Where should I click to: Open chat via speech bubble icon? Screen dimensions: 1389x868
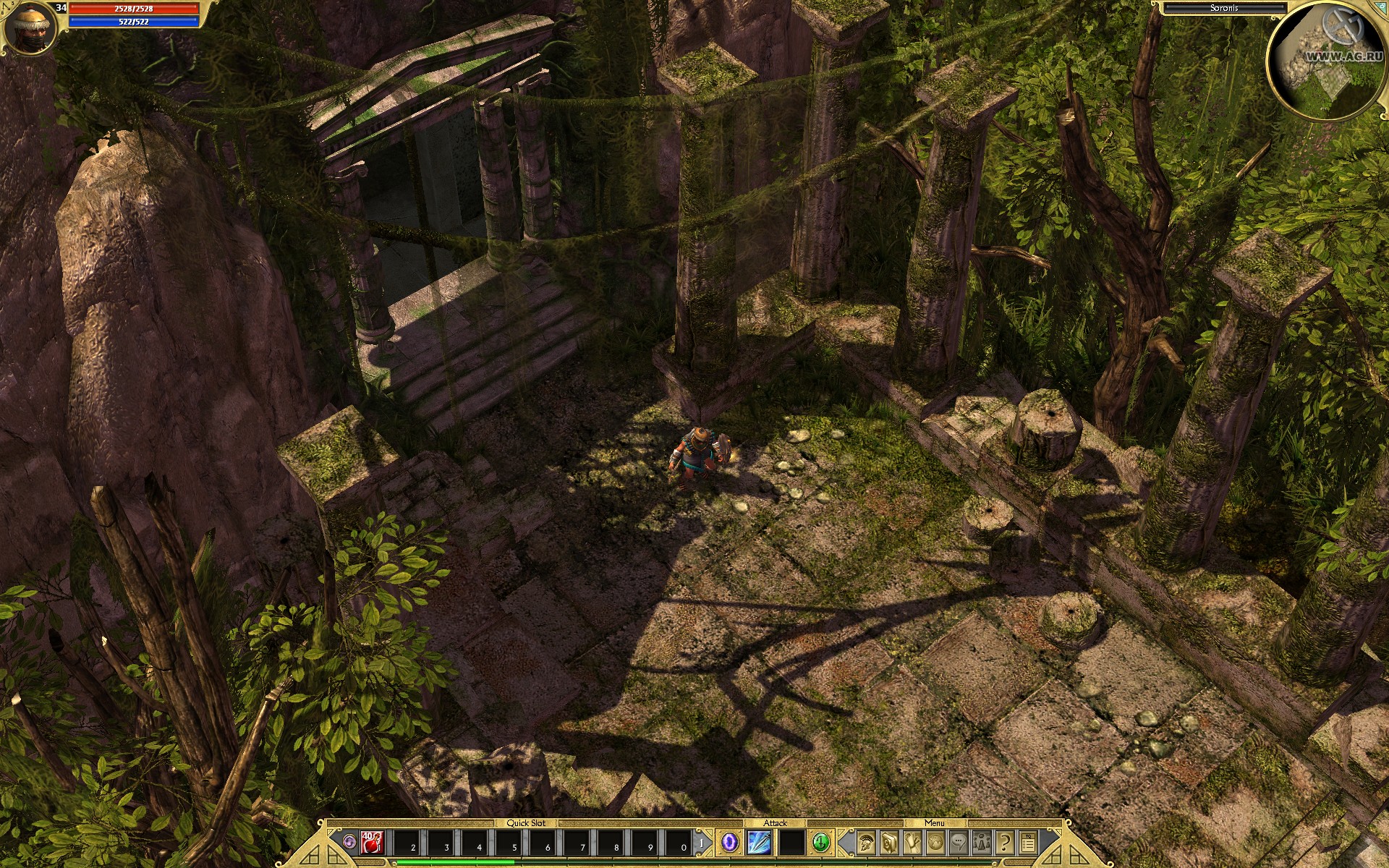pos(960,841)
